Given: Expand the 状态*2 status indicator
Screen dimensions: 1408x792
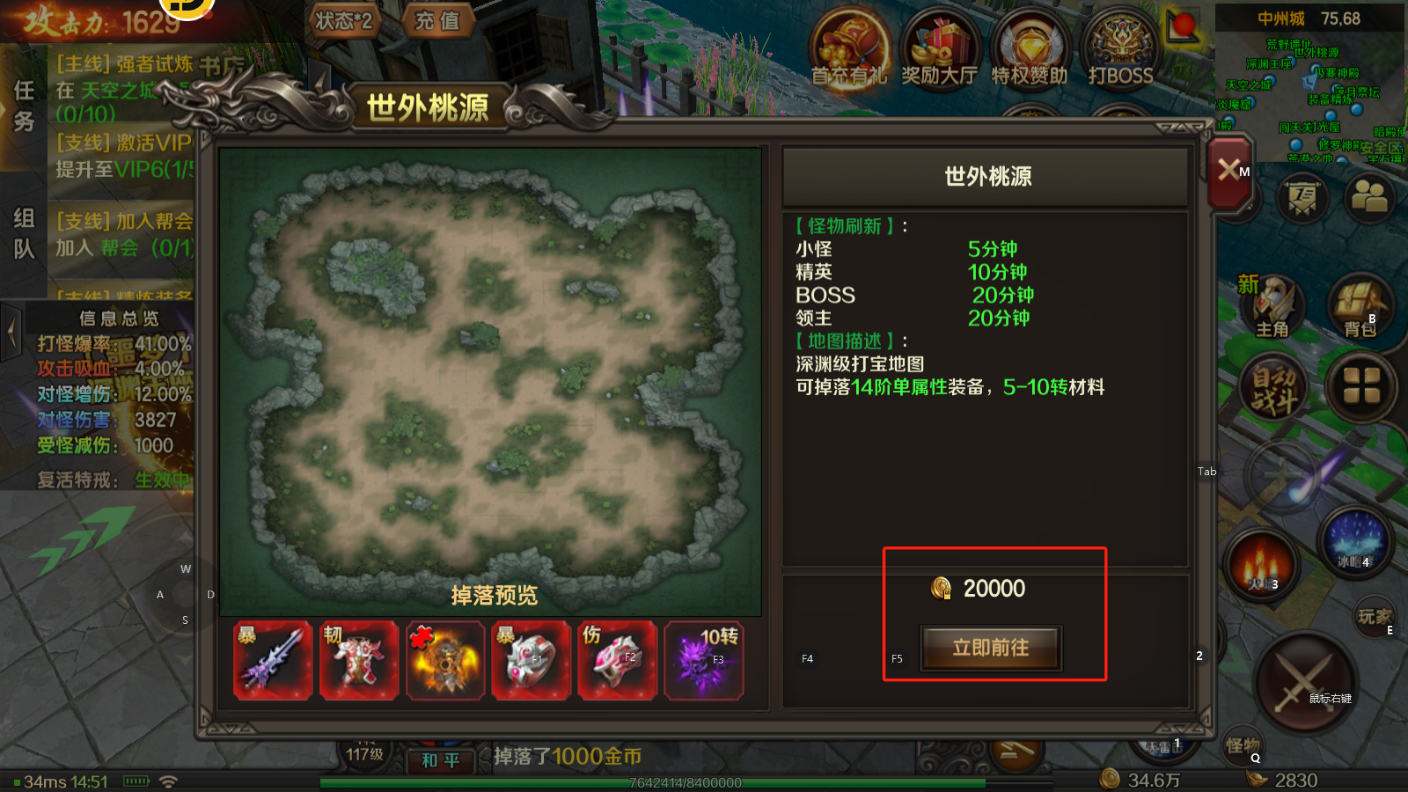Looking at the screenshot, I should (344, 22).
